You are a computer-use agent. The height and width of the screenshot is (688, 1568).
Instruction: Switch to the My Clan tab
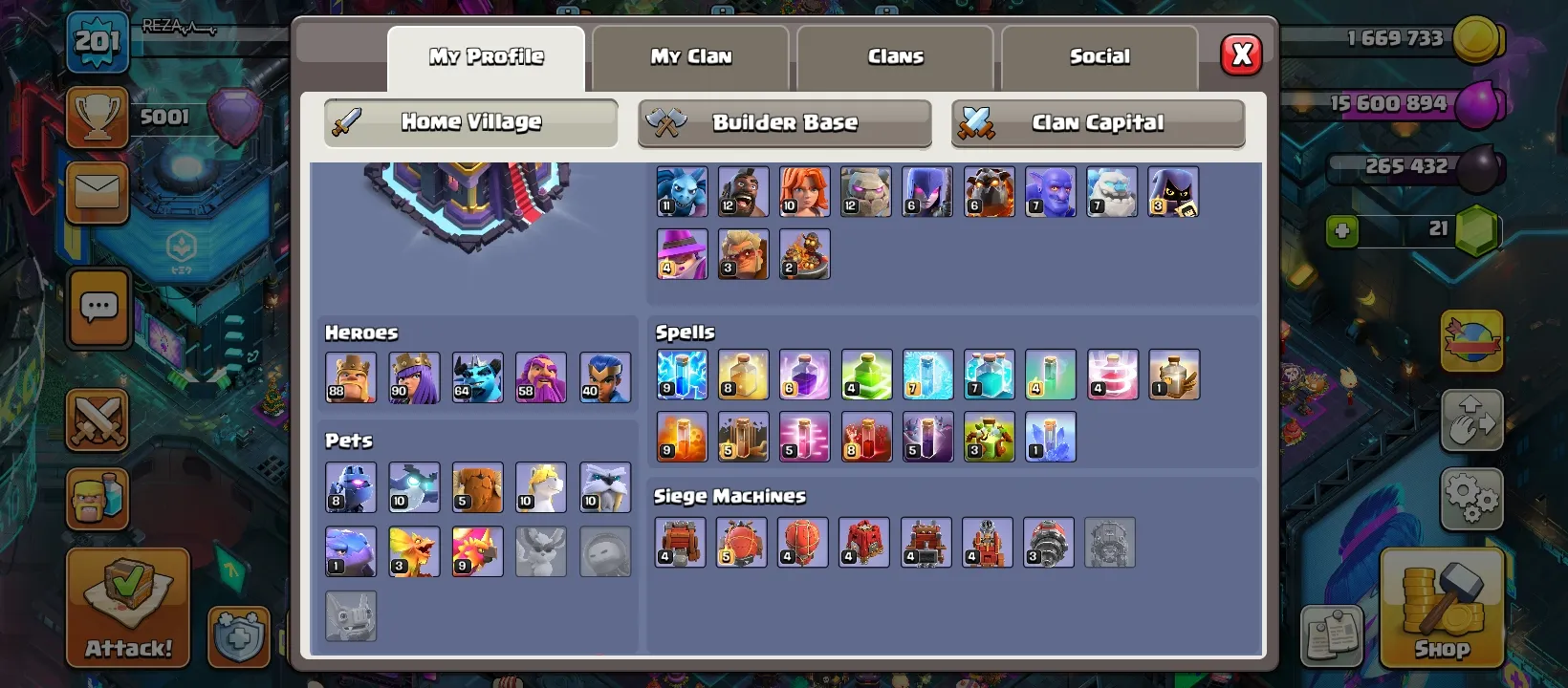point(689,56)
